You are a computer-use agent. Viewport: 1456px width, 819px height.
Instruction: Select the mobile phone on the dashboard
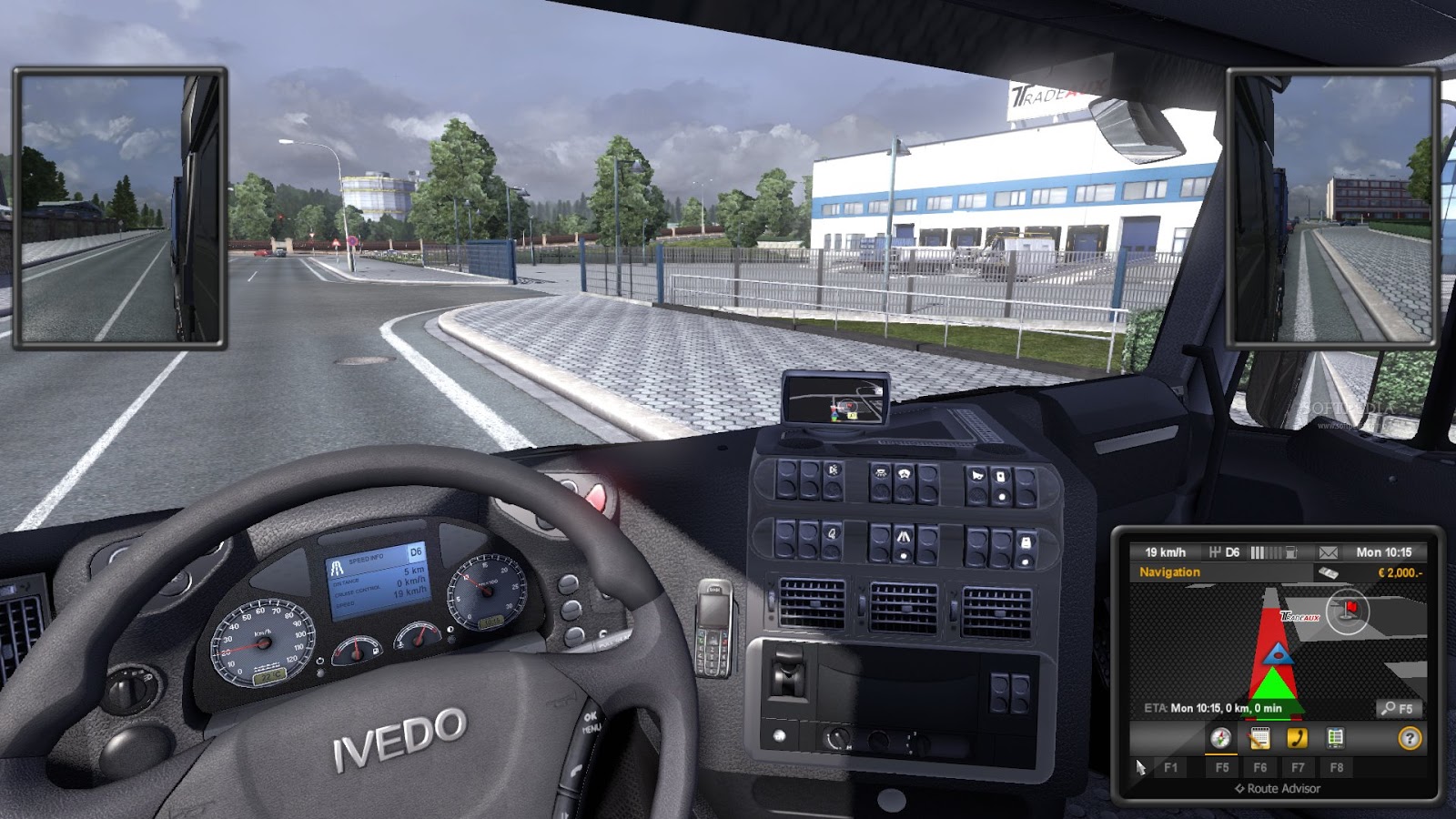pos(714,628)
